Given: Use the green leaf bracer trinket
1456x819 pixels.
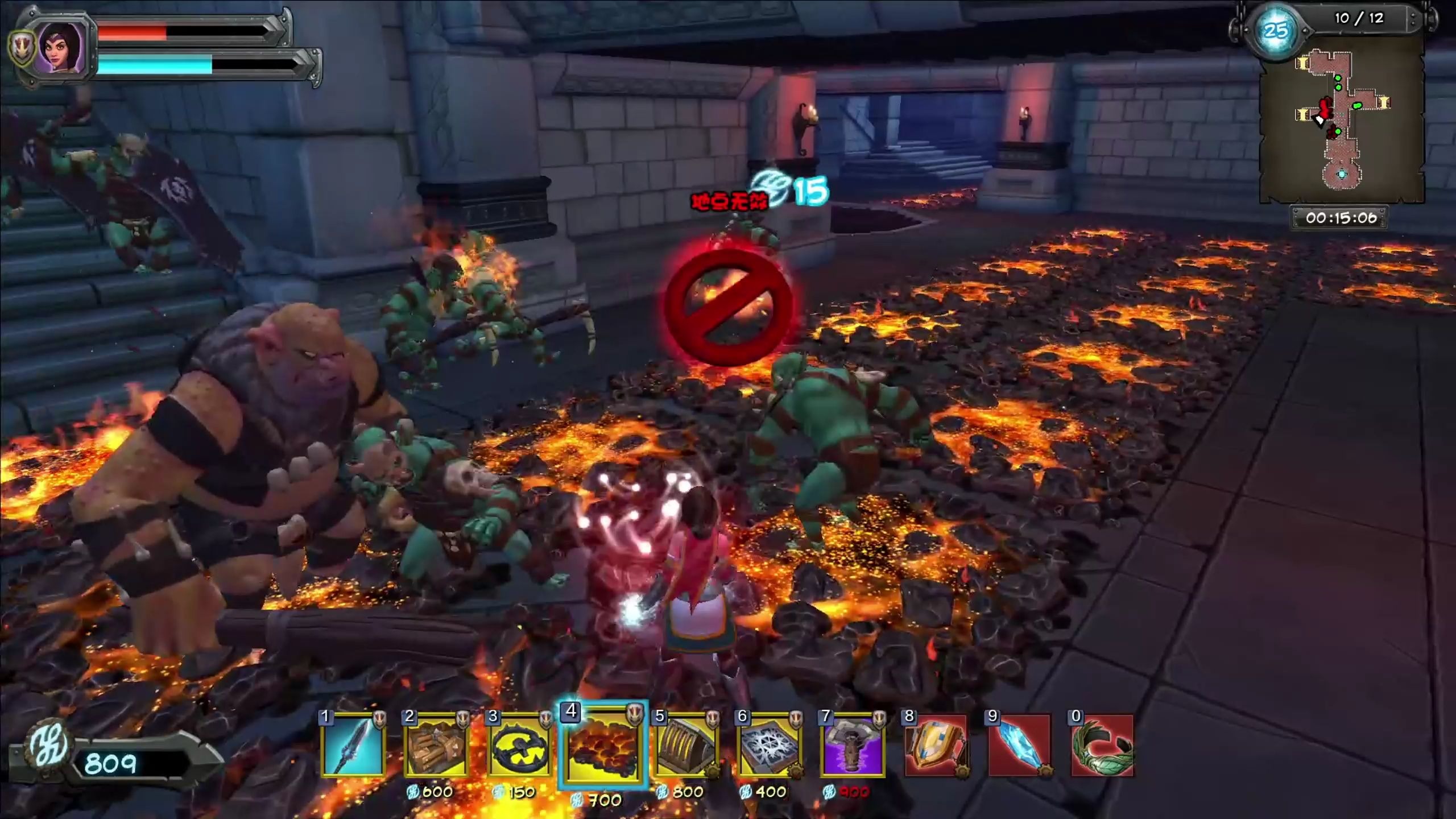Looking at the screenshot, I should click(x=1102, y=746).
